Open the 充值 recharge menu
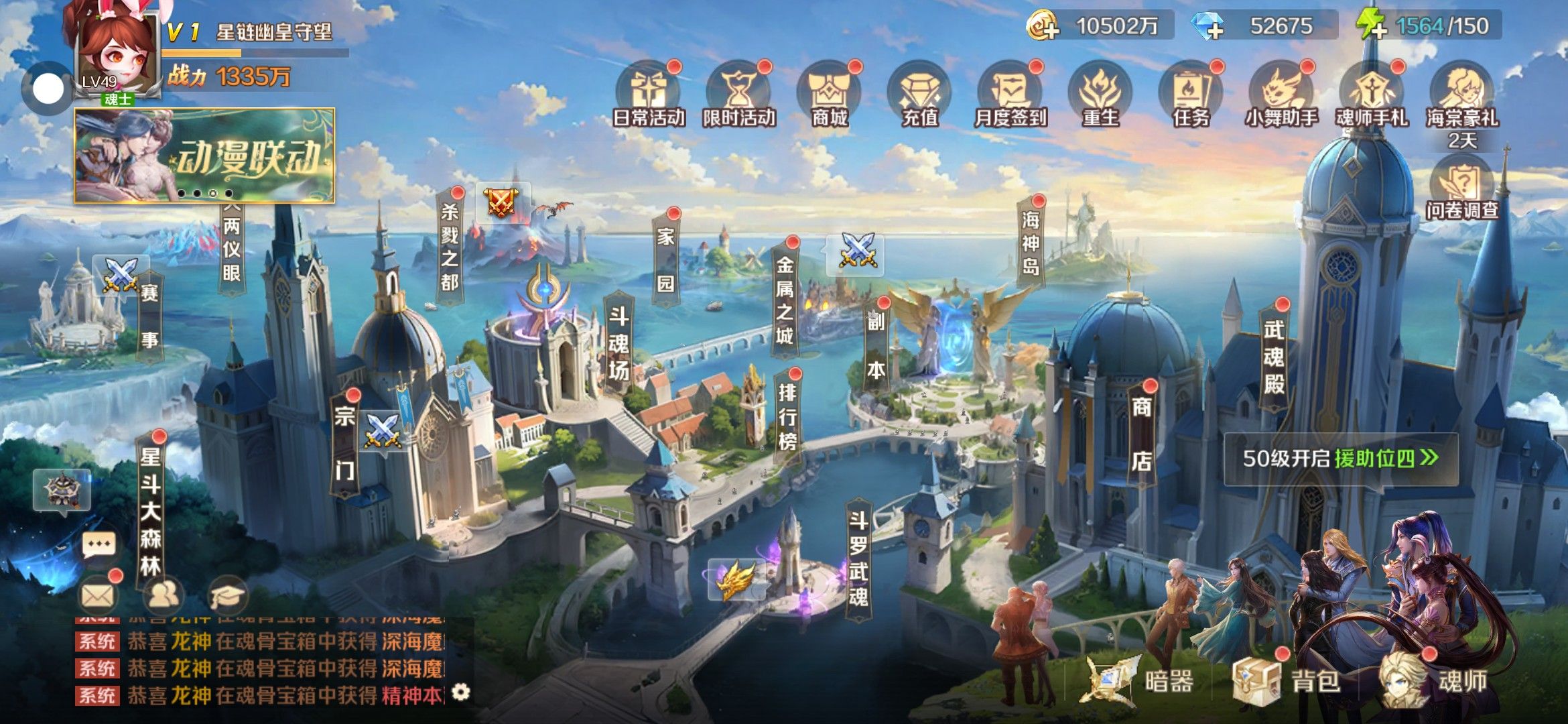This screenshot has height=724, width=1568. click(919, 95)
